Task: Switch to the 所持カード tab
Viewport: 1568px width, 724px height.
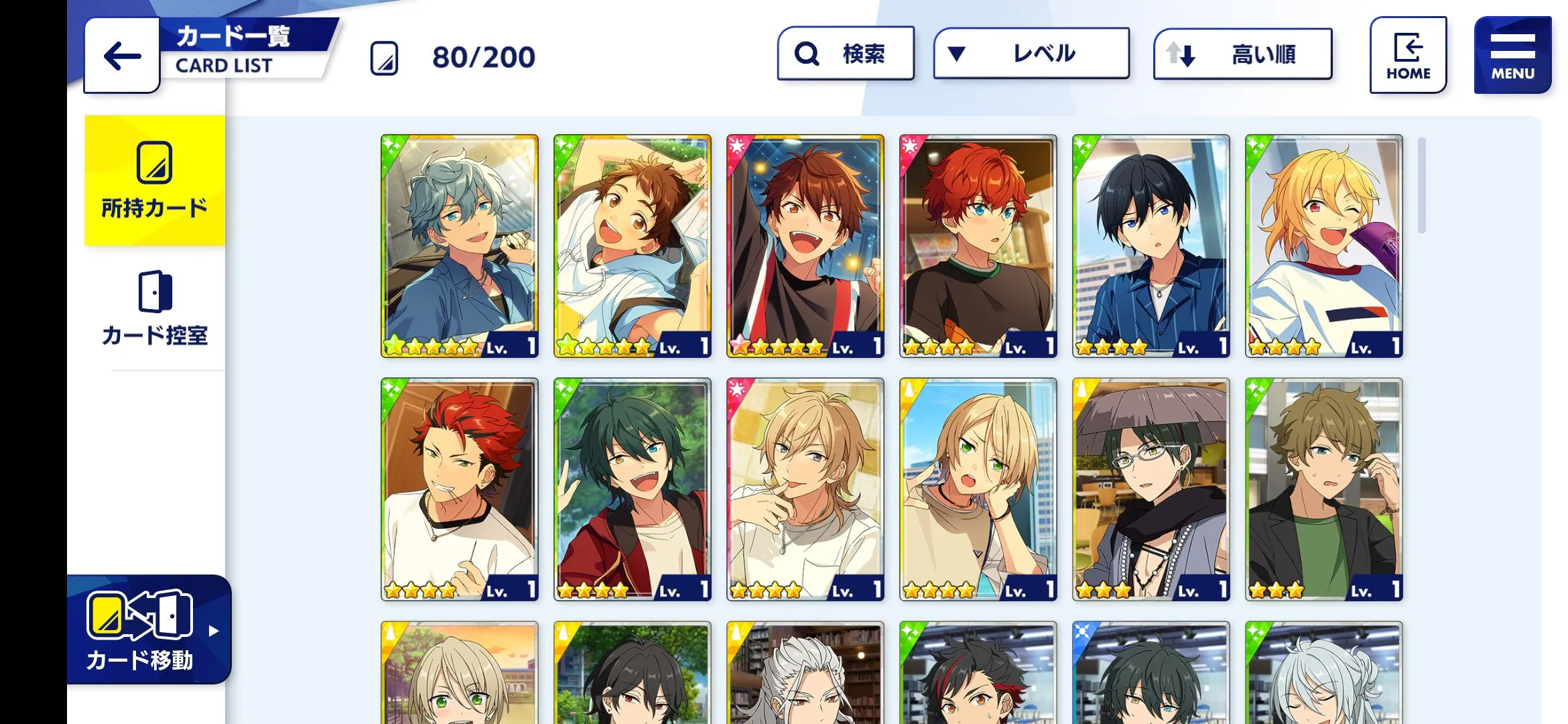Action: (x=155, y=180)
